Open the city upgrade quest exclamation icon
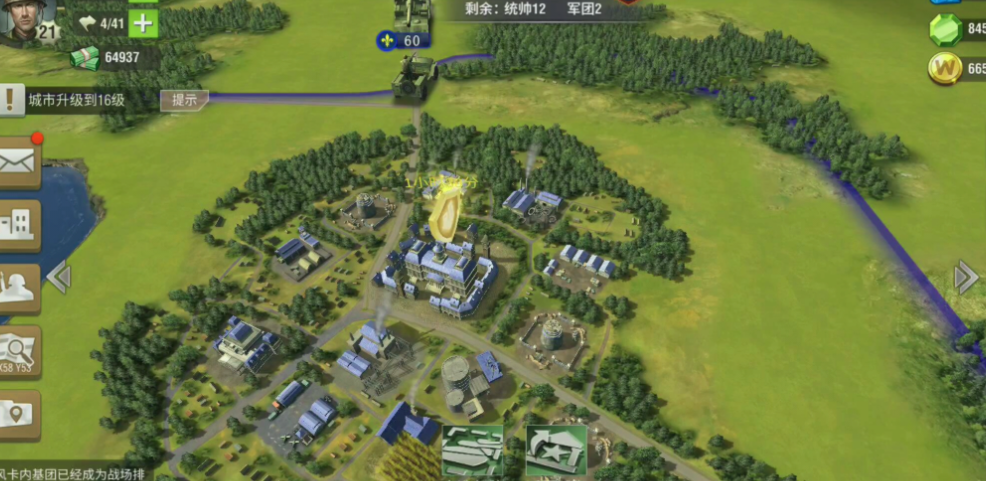Screen dimensions: 986x481 click(x=11, y=99)
